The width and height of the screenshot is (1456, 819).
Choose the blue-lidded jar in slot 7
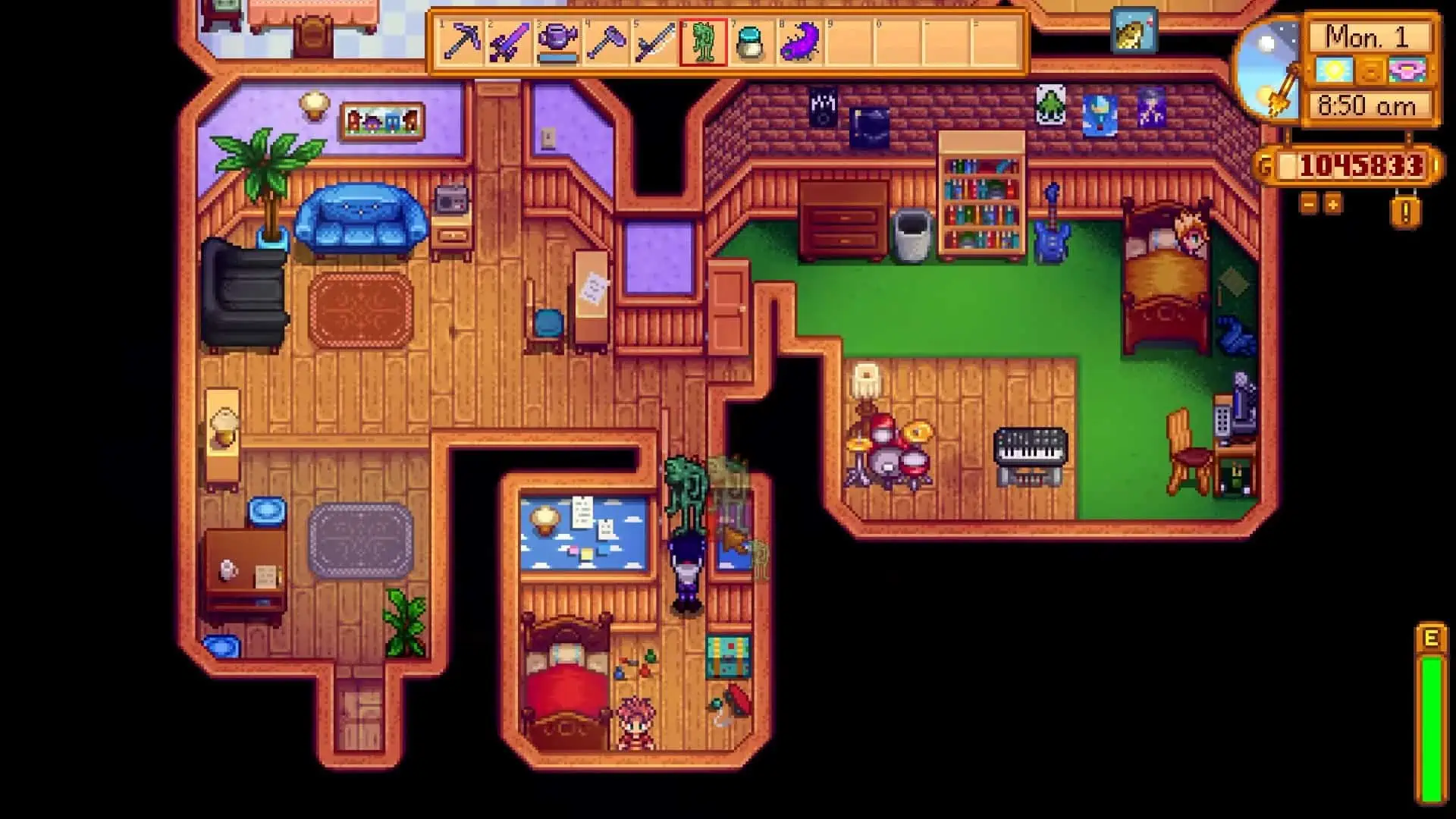click(x=752, y=42)
